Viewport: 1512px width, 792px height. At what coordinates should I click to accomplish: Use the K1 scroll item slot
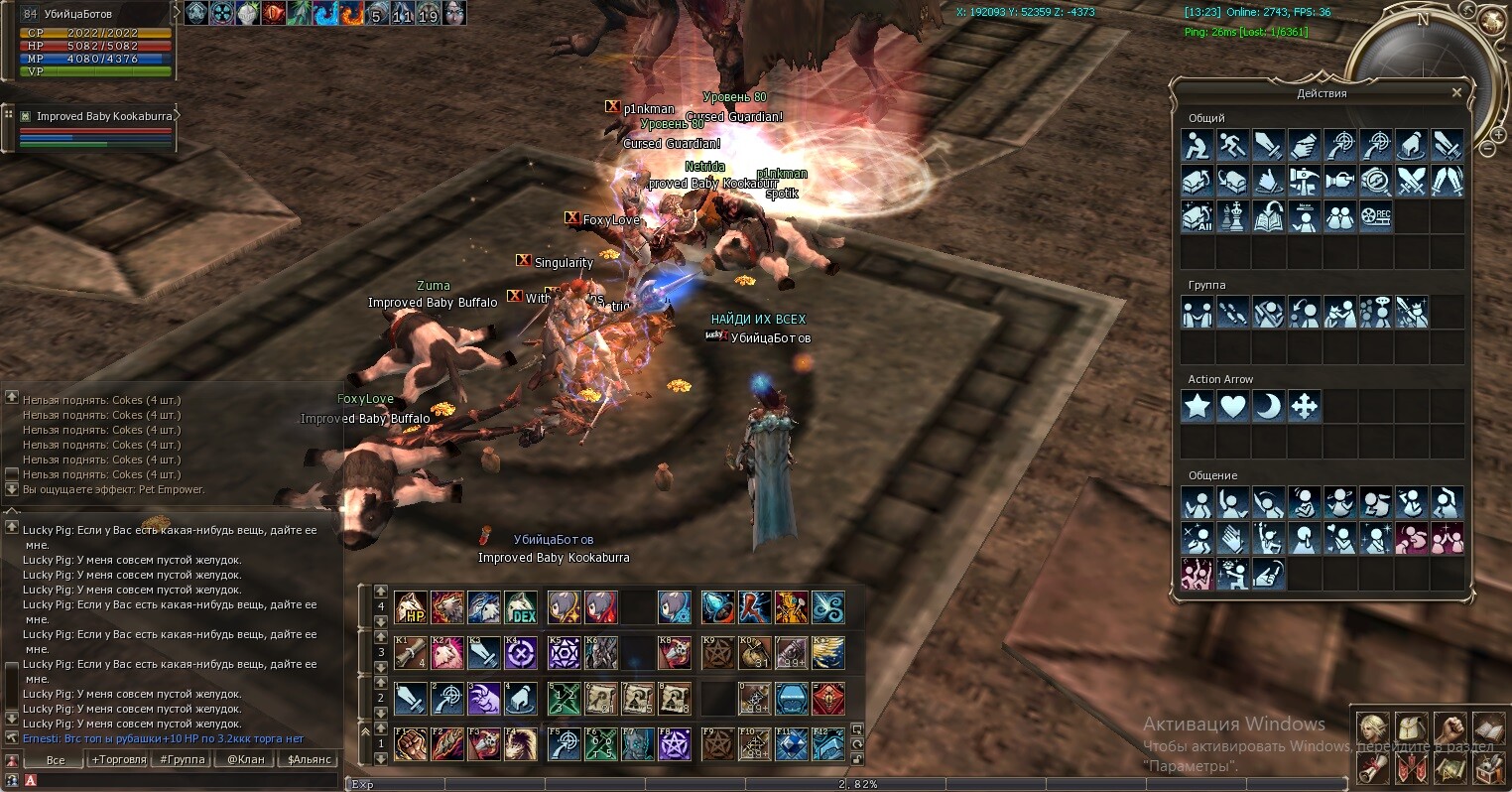[x=410, y=652]
